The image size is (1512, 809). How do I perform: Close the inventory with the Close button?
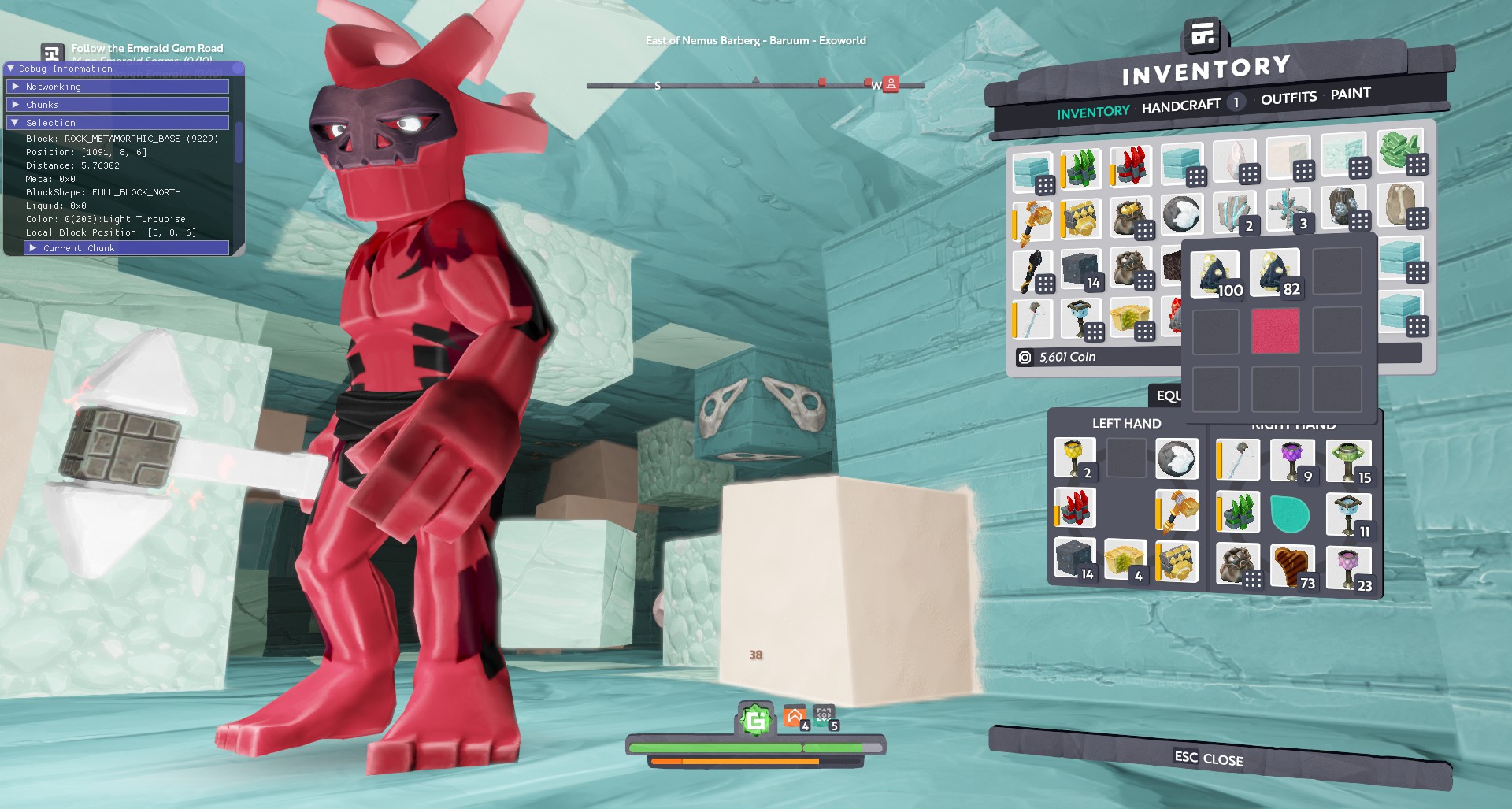(x=1209, y=759)
